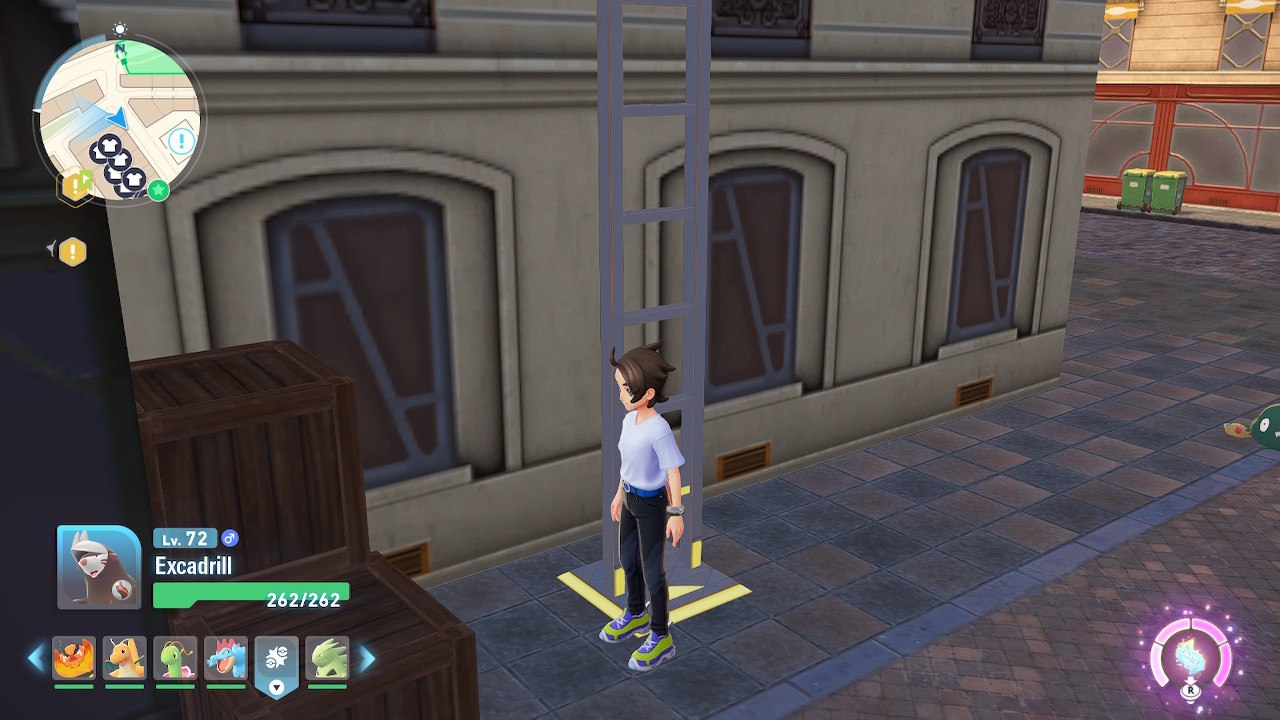Open the circular minimap
1280x720 pixels.
point(117,118)
